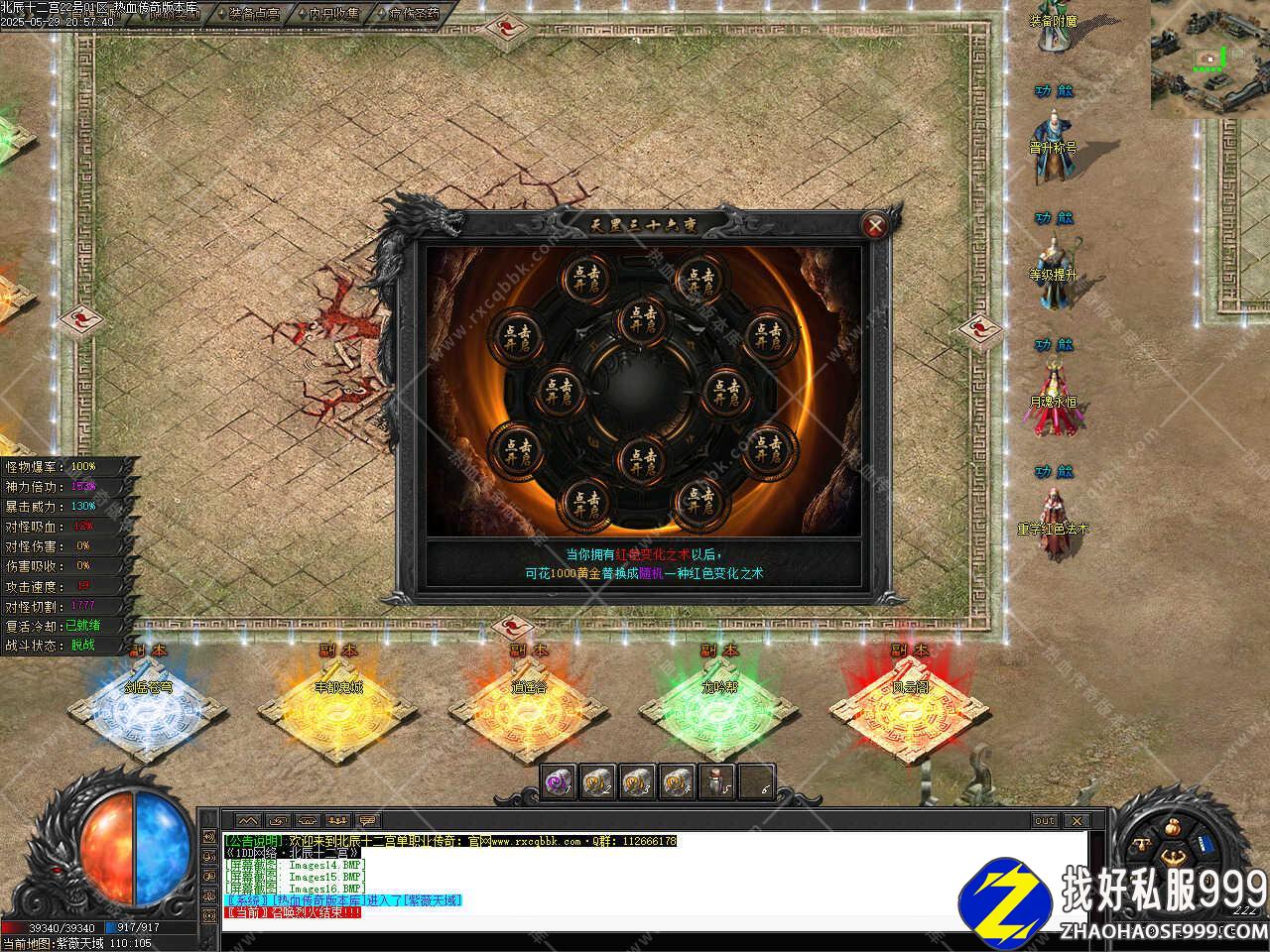Click the OUT button on the chat bar

tap(1045, 821)
